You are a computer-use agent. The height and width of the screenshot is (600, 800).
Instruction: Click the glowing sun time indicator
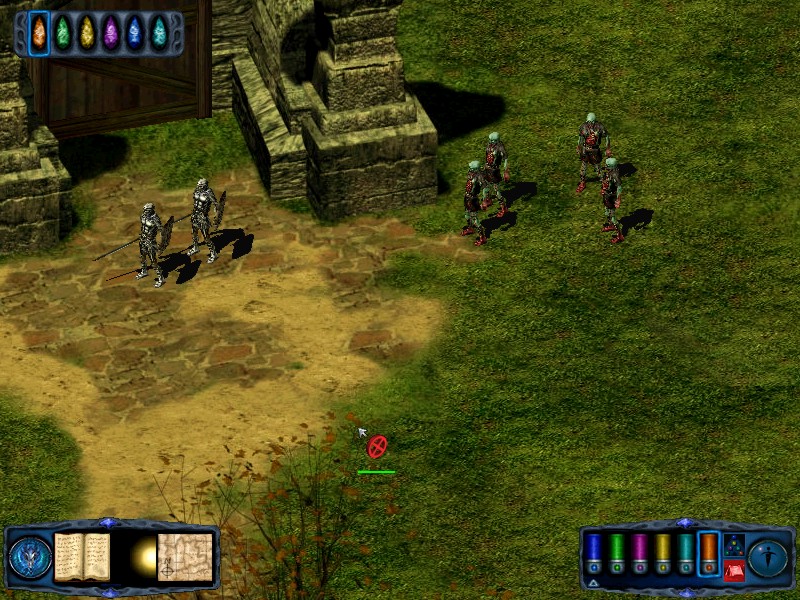143,557
